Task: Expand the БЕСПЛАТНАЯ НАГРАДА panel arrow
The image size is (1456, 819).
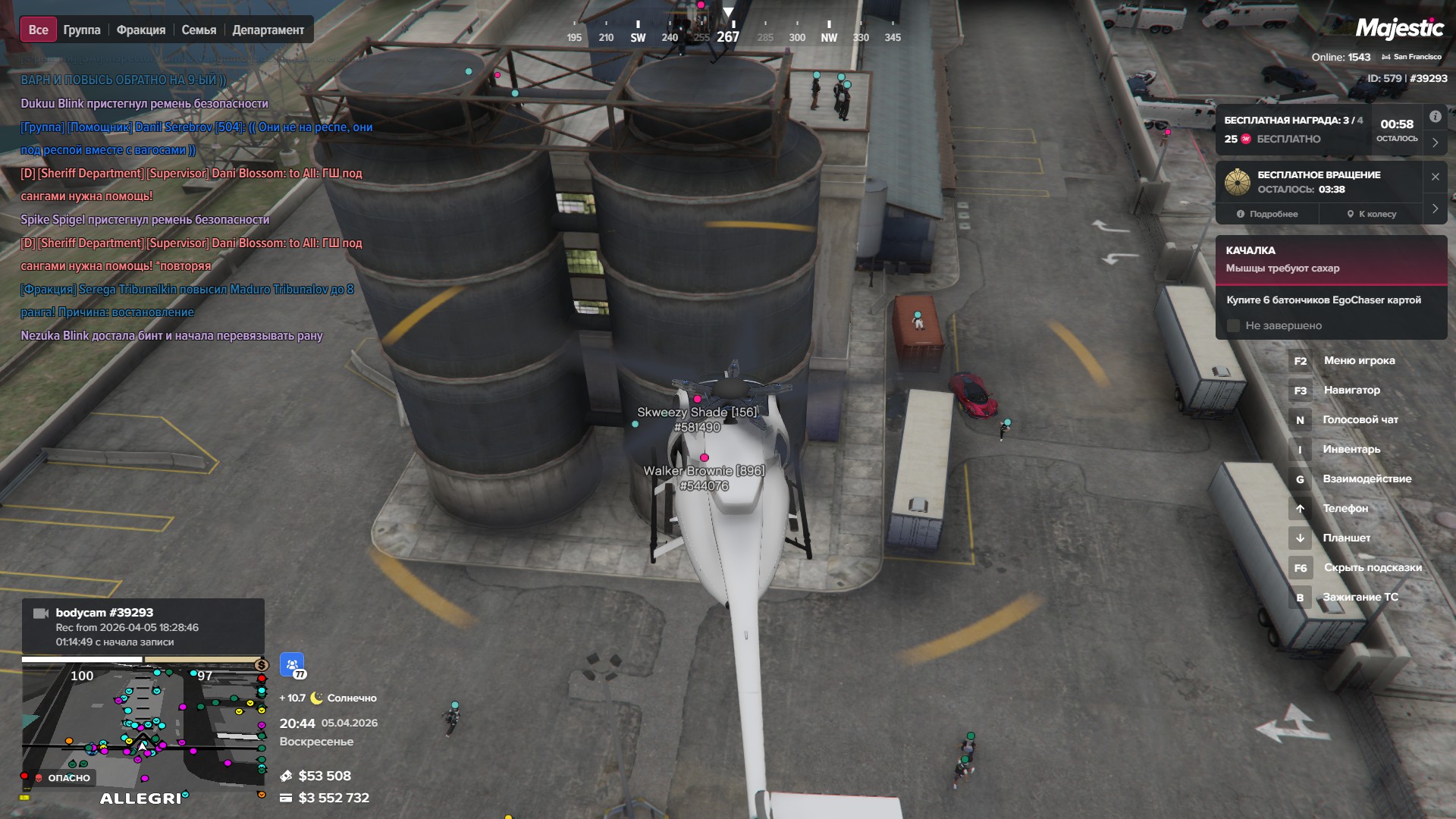Action: (x=1435, y=142)
